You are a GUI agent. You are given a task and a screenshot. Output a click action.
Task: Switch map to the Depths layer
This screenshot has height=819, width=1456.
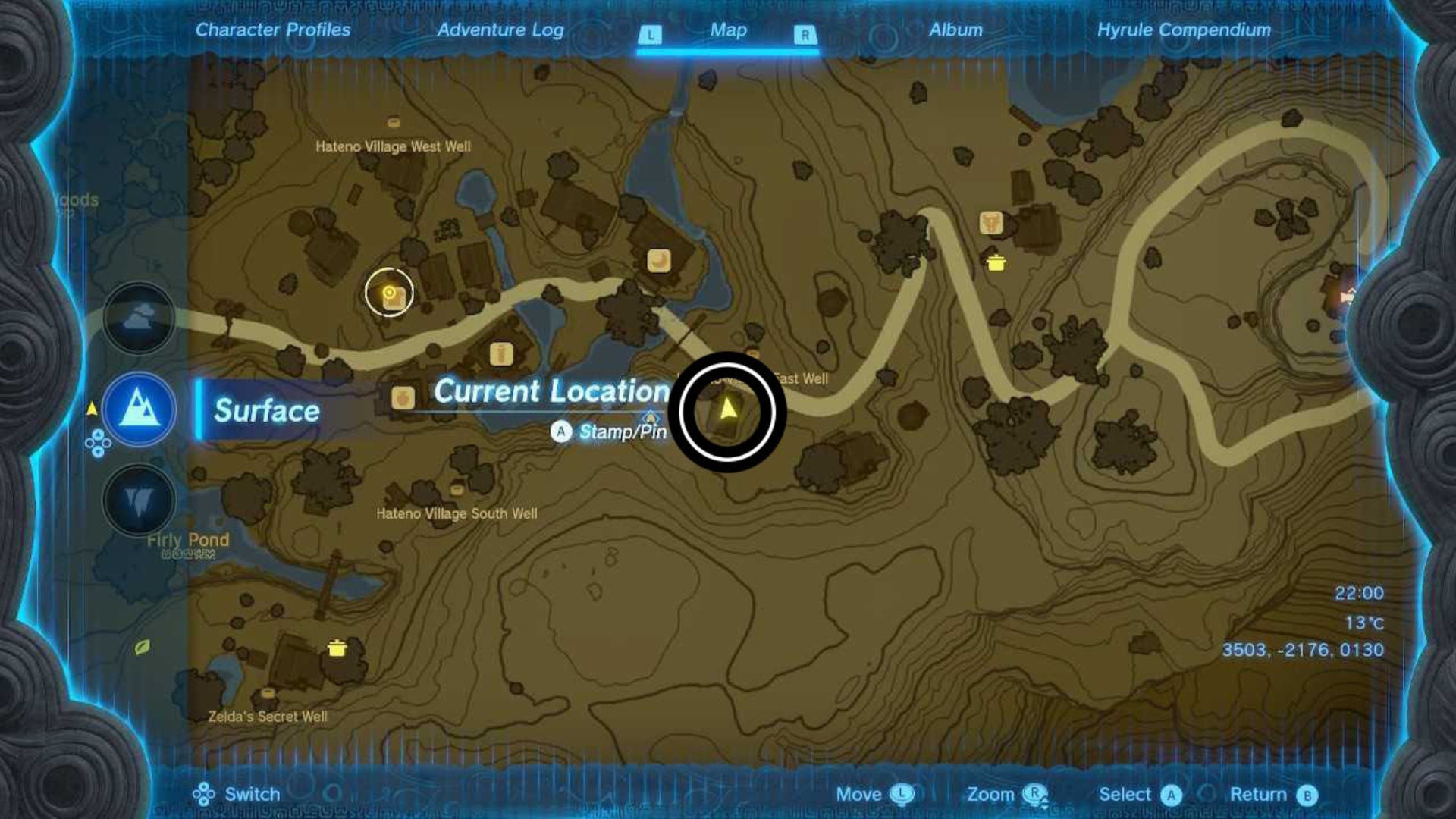[139, 500]
